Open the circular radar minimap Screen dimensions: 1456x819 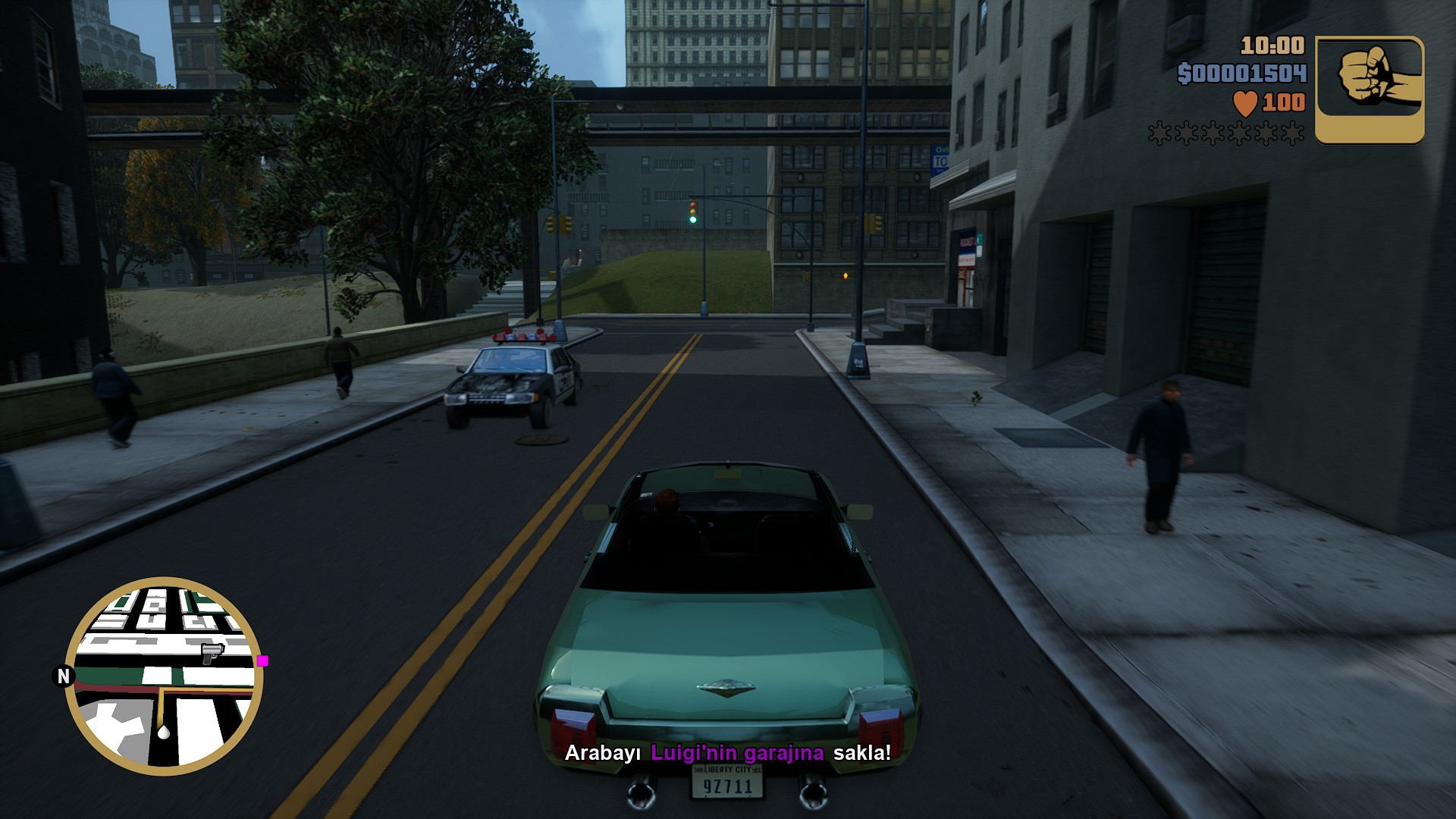point(164,676)
